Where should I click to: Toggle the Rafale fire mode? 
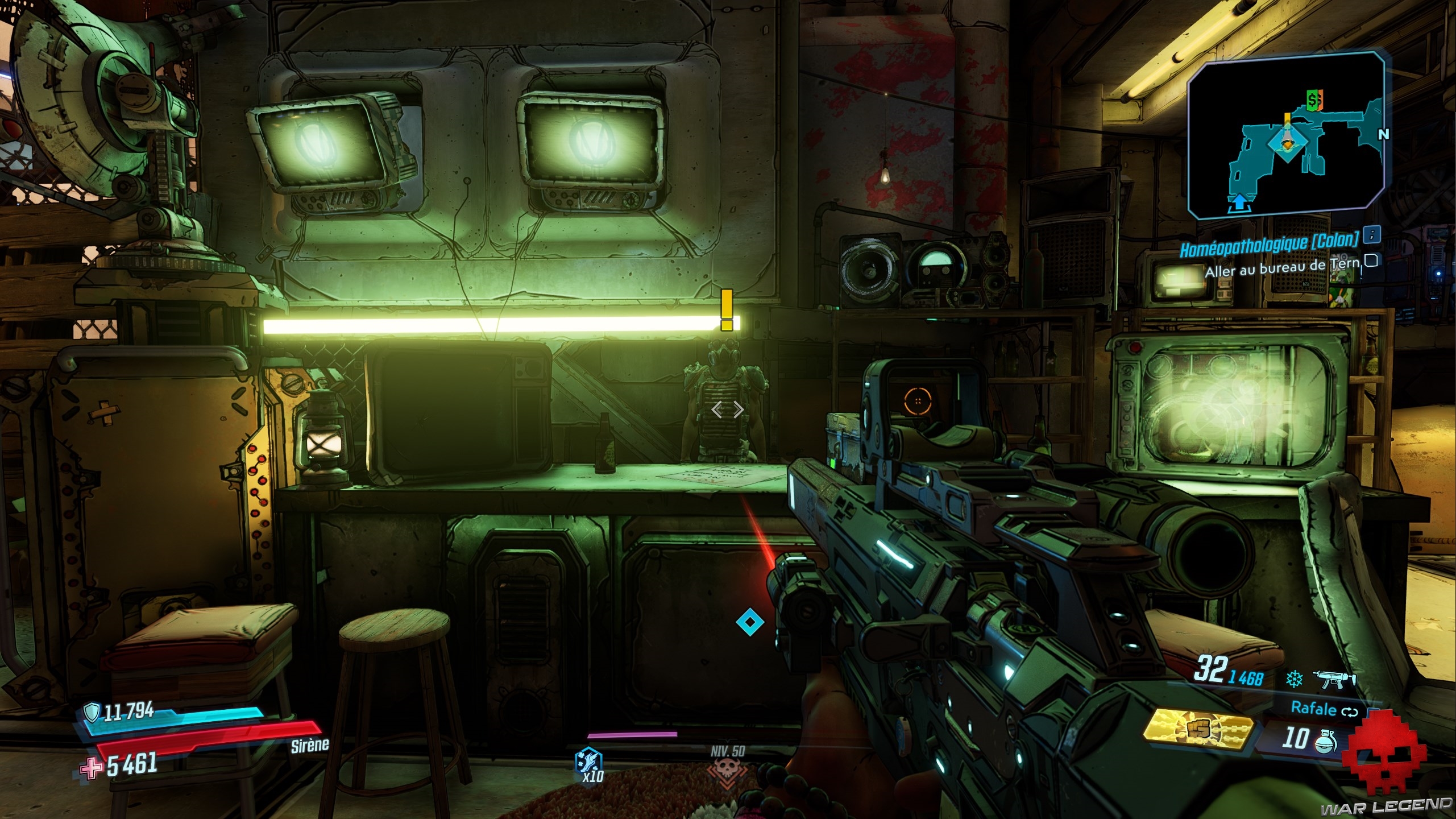click(1324, 709)
